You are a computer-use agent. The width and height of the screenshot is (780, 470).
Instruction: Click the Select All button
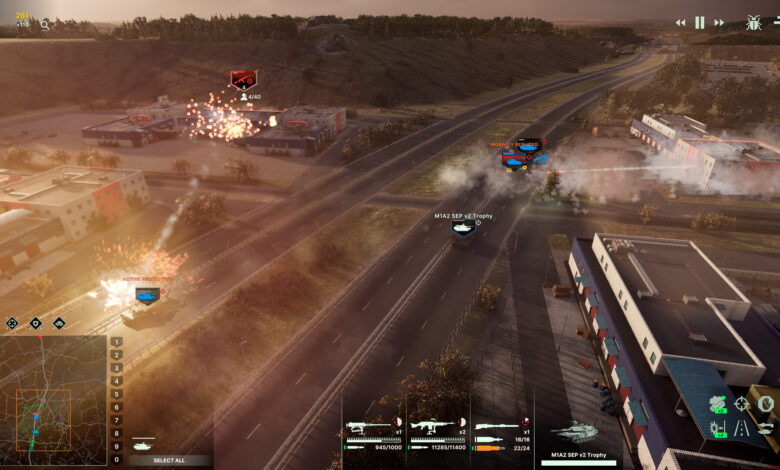[x=168, y=460]
